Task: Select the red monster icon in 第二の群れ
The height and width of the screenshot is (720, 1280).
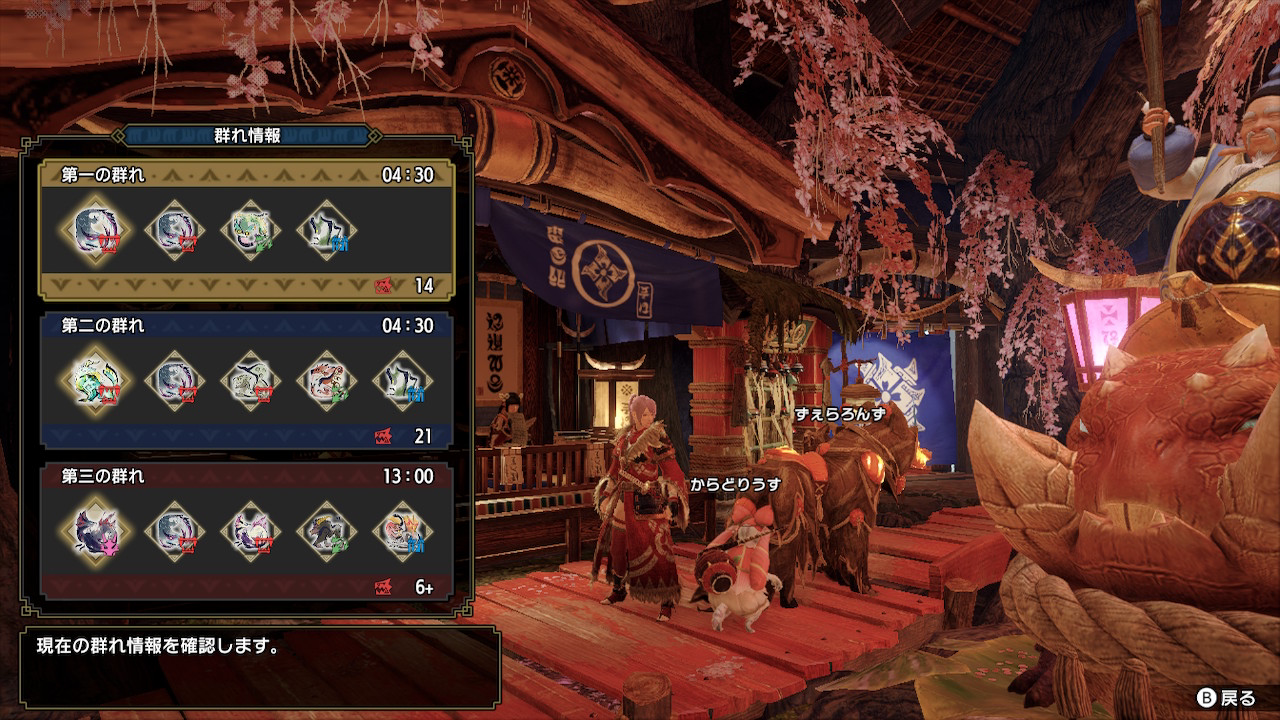Action: point(326,381)
